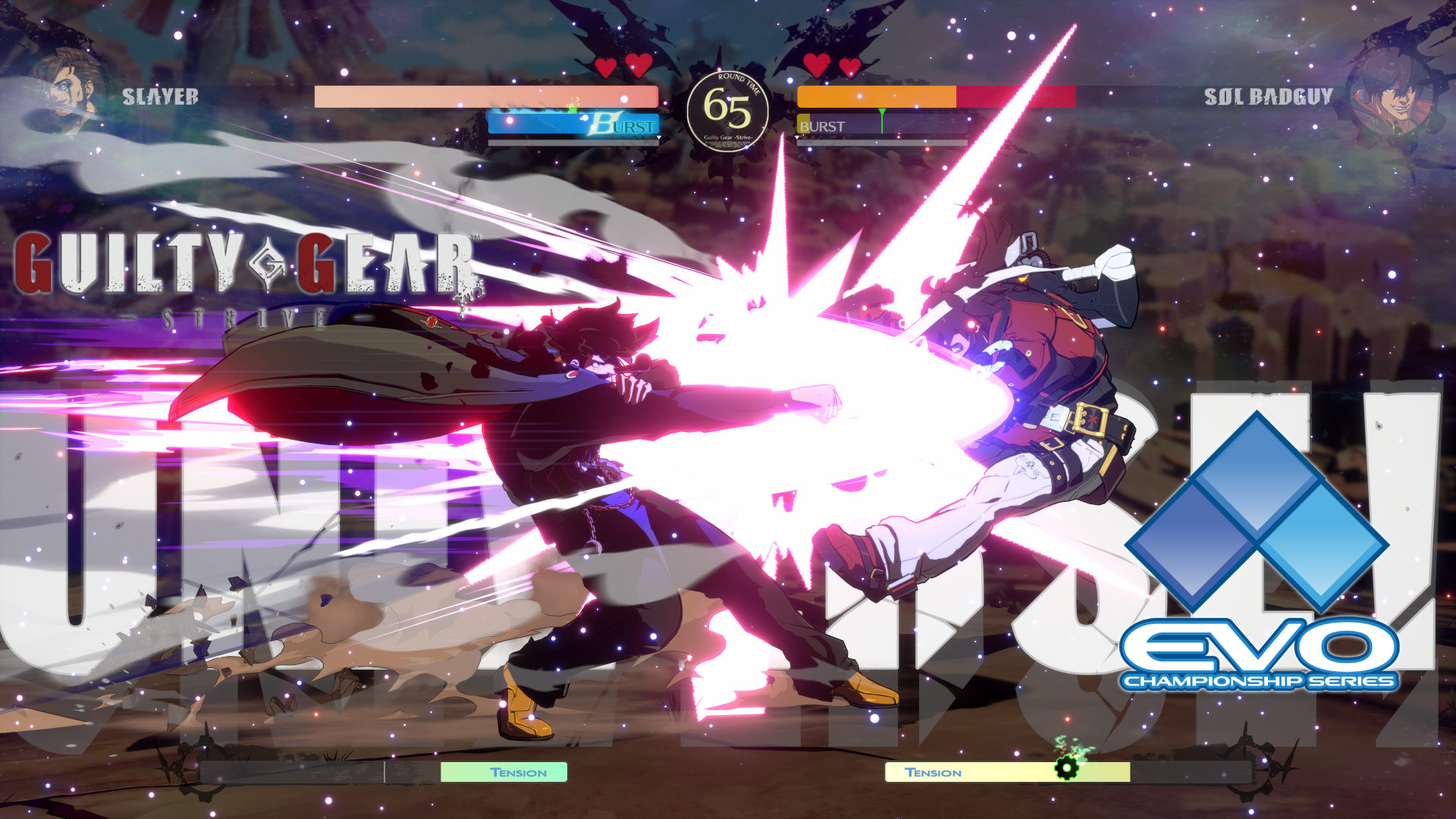Click Slayer's character portrait
Viewport: 1456px width, 819px height.
(x=70, y=93)
